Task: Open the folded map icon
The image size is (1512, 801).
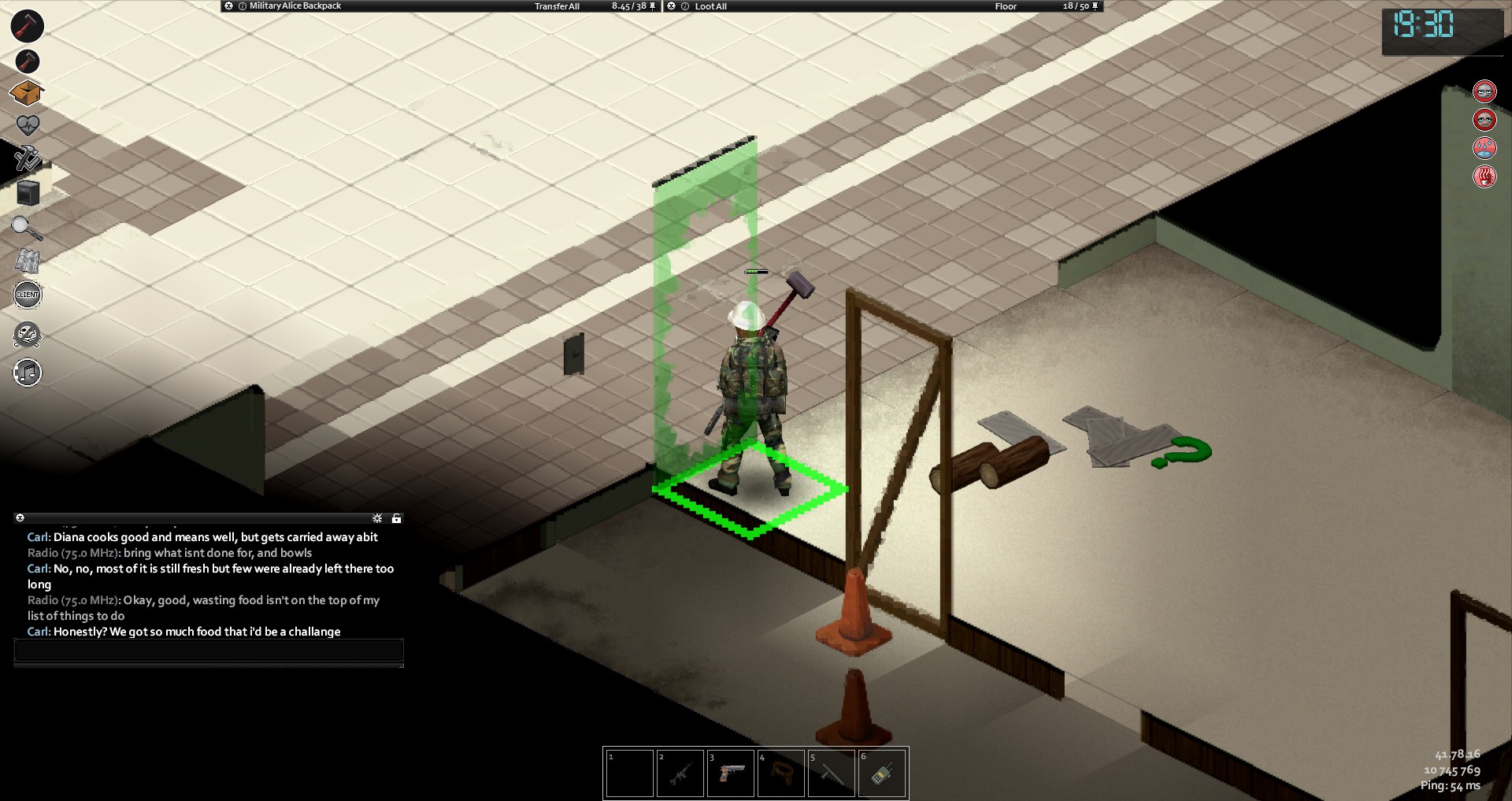Action: click(28, 261)
